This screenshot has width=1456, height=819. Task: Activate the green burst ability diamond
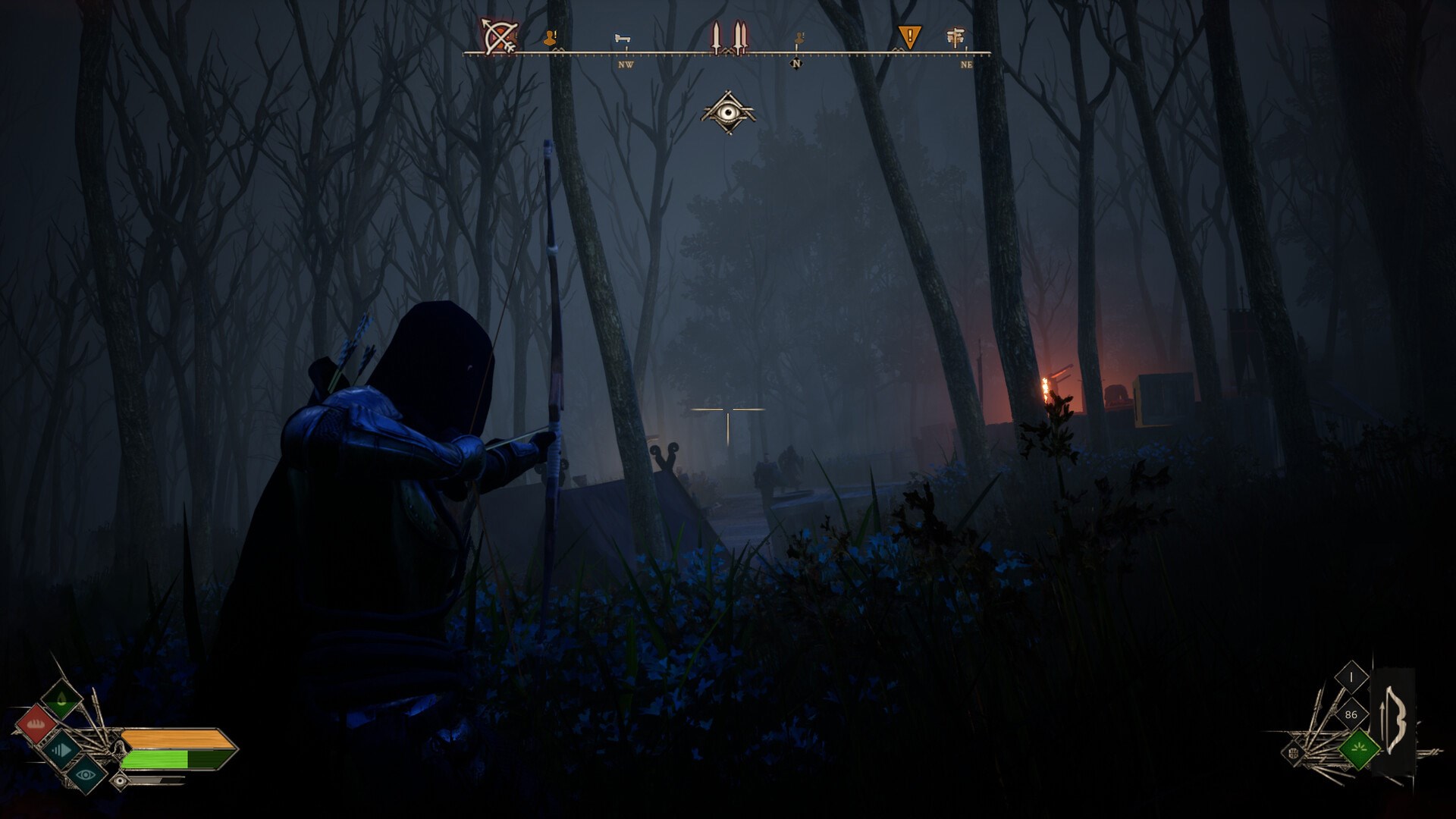pos(1358,748)
